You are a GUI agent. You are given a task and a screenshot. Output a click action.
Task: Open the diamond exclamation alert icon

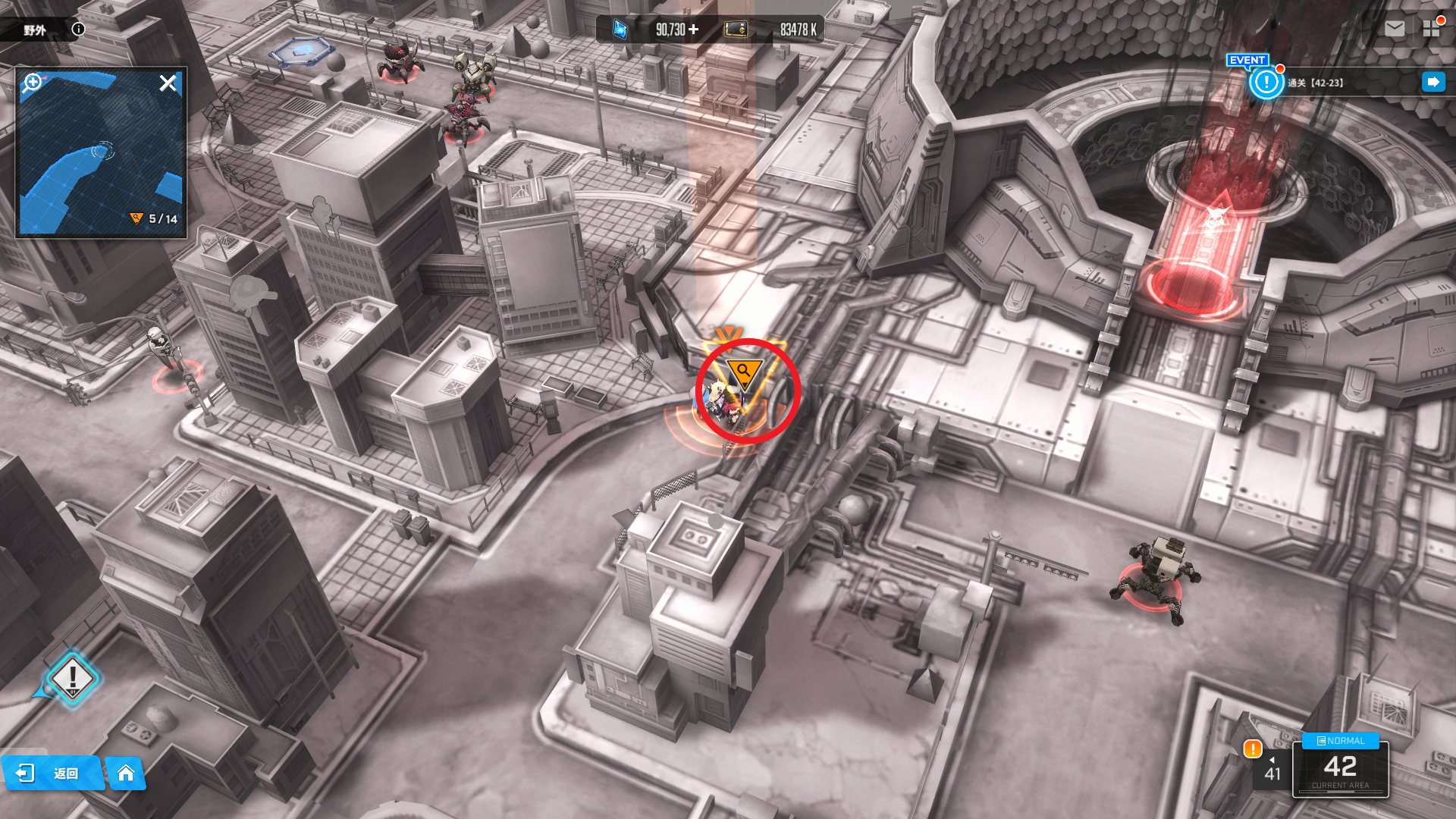73,677
